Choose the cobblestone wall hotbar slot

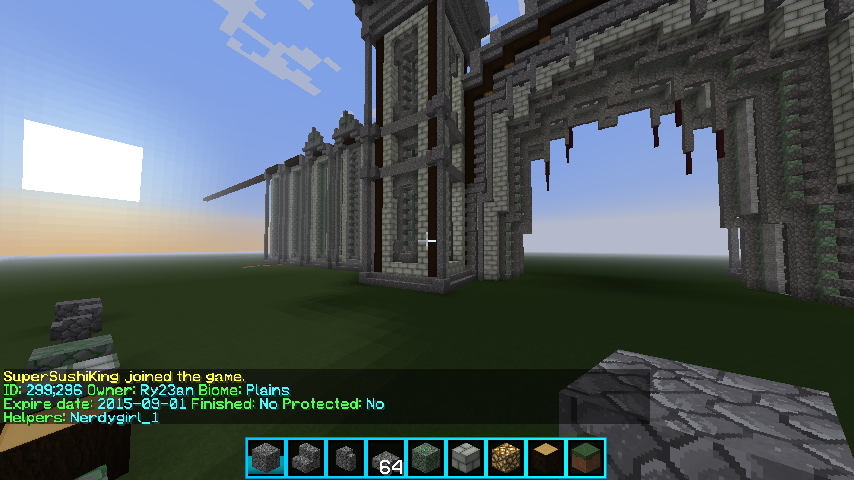pyautogui.click(x=345, y=458)
